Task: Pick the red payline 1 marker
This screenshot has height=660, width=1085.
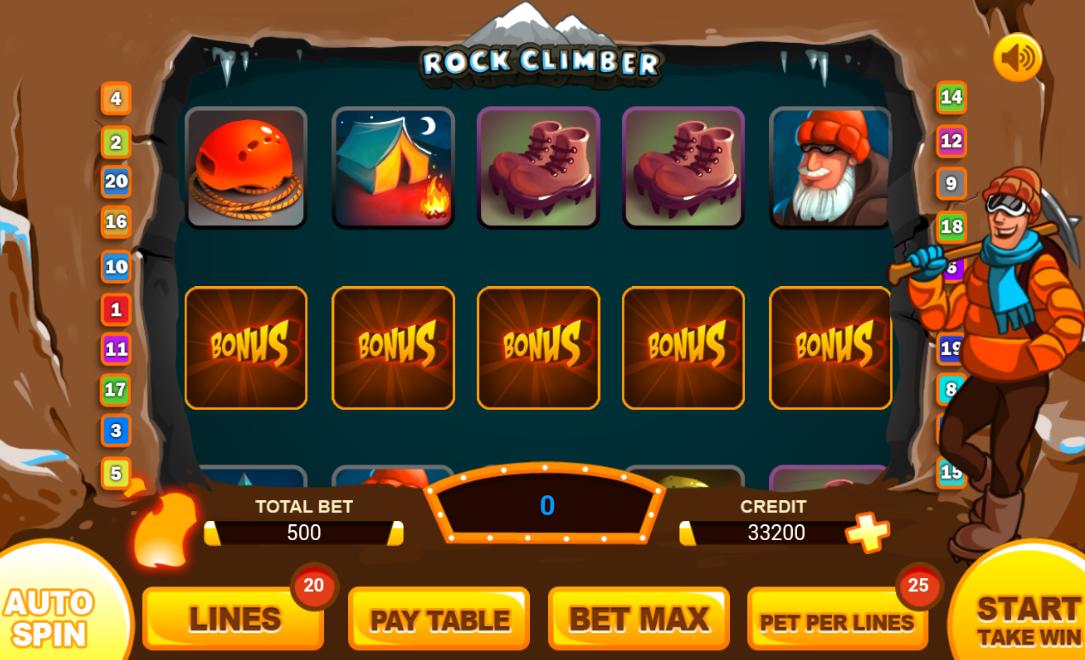Action: [116, 310]
